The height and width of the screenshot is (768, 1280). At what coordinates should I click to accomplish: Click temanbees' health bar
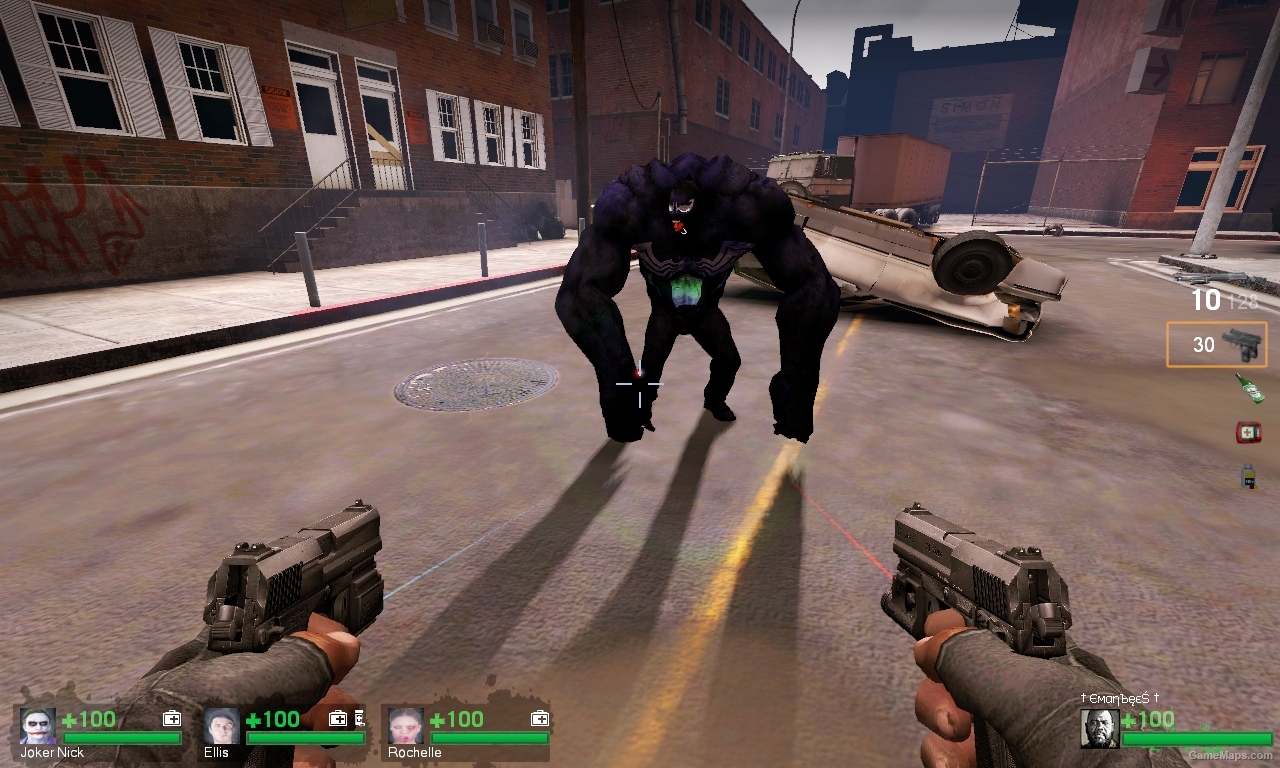pyautogui.click(x=1196, y=738)
